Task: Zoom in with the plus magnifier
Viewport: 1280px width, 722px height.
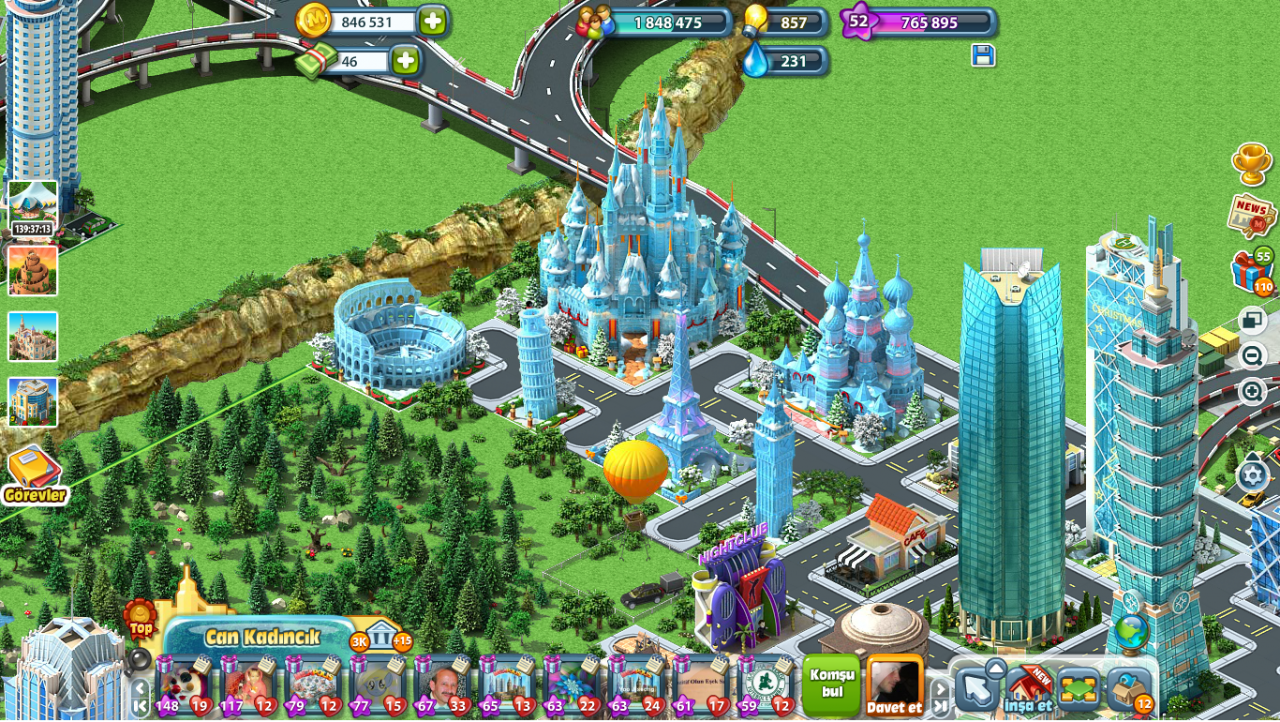Action: click(x=1252, y=392)
